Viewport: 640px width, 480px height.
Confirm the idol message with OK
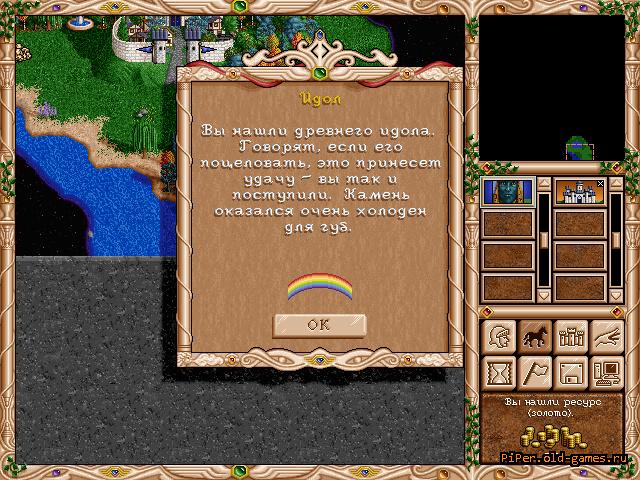click(318, 324)
